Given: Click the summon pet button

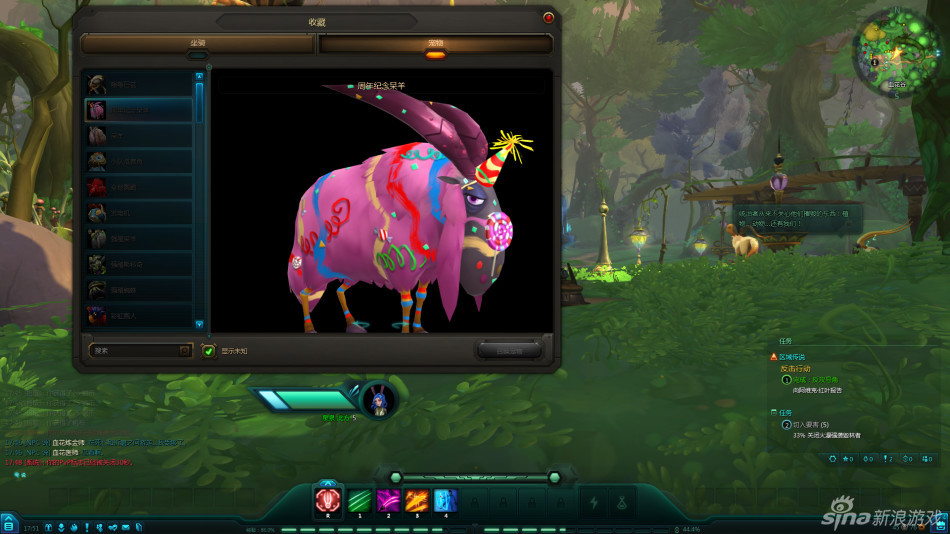Looking at the screenshot, I should tap(509, 350).
